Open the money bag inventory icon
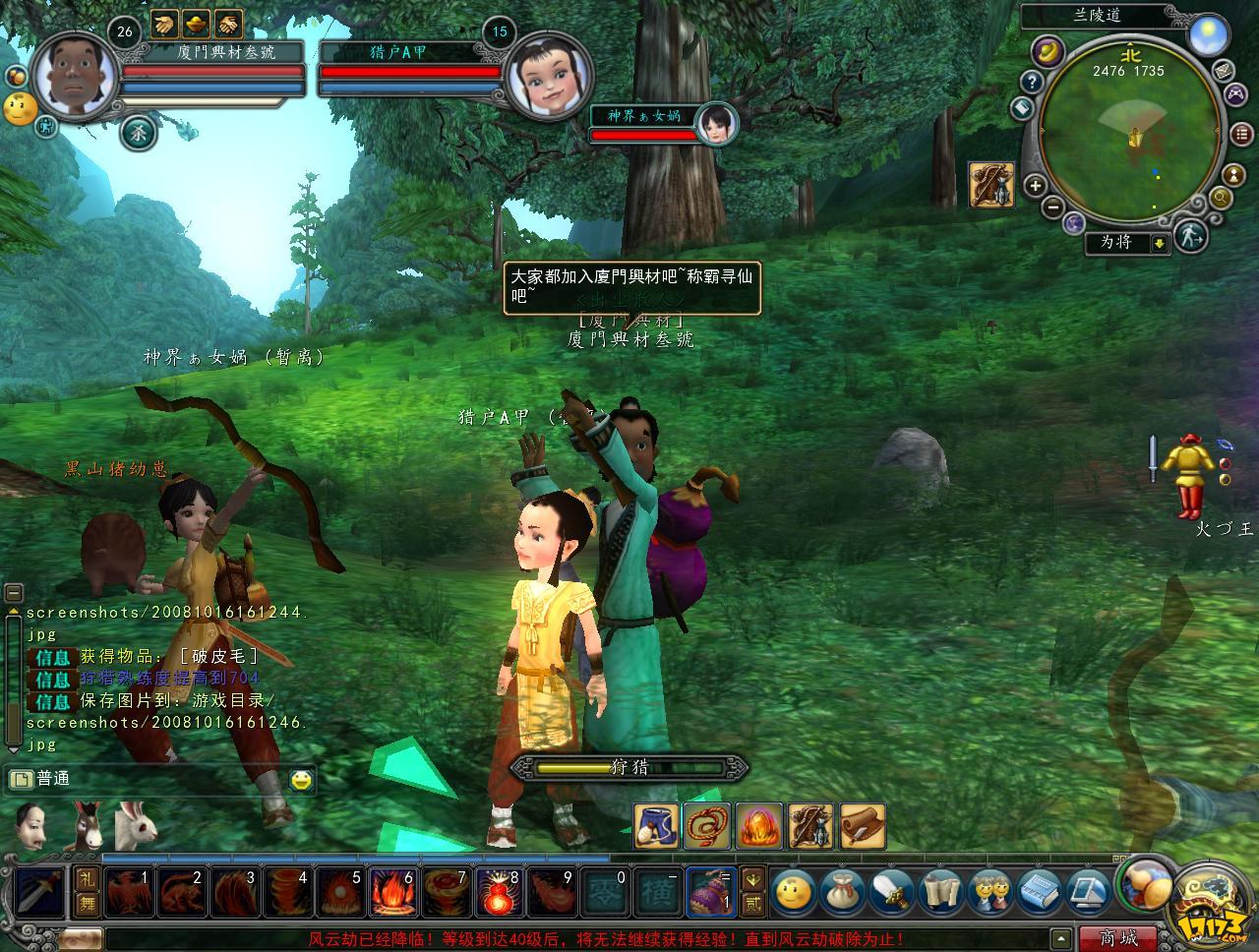1259x952 pixels. tap(843, 892)
